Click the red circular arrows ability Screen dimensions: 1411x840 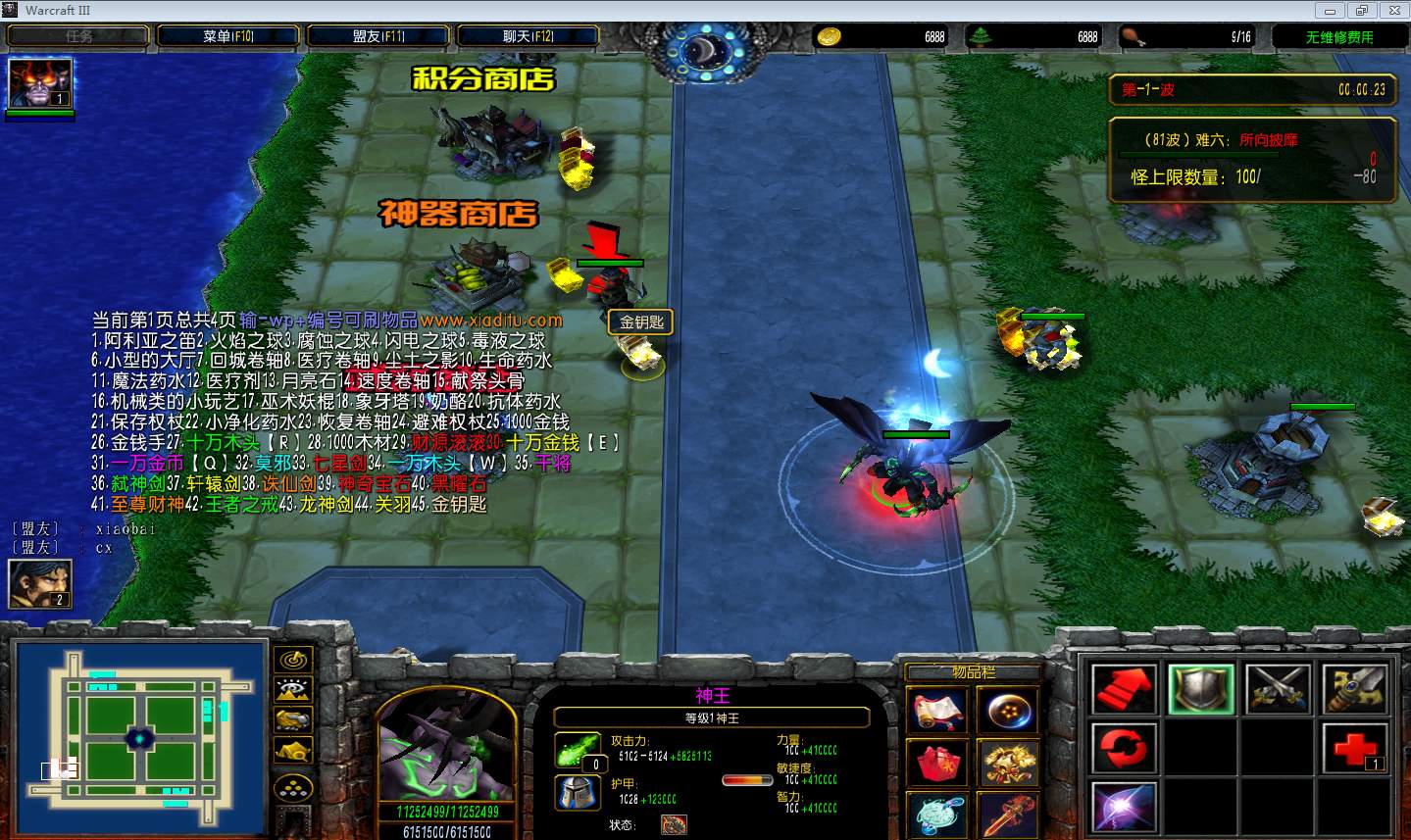click(1124, 750)
